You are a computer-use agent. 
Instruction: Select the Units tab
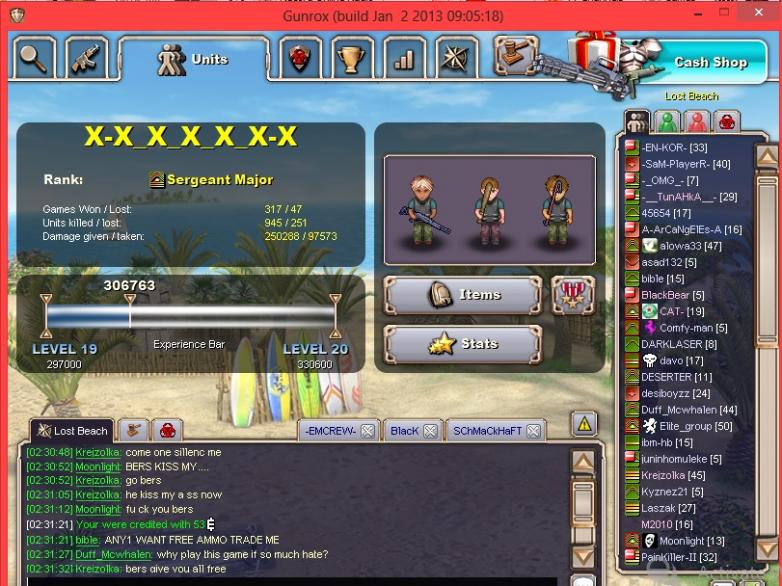coord(195,59)
